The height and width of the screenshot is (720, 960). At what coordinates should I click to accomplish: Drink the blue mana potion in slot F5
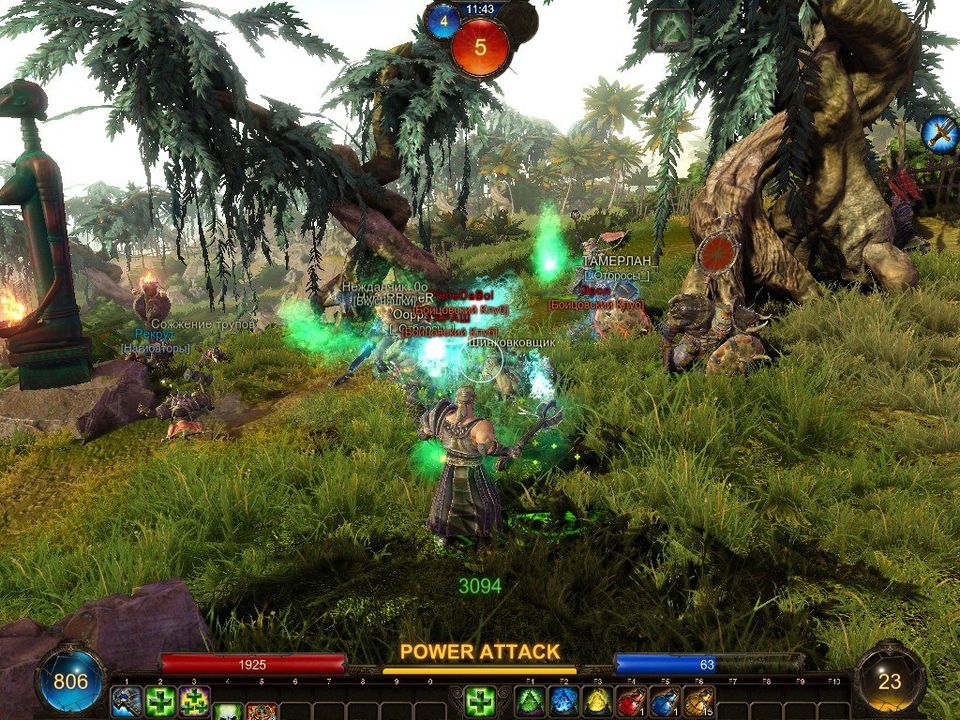[665, 702]
